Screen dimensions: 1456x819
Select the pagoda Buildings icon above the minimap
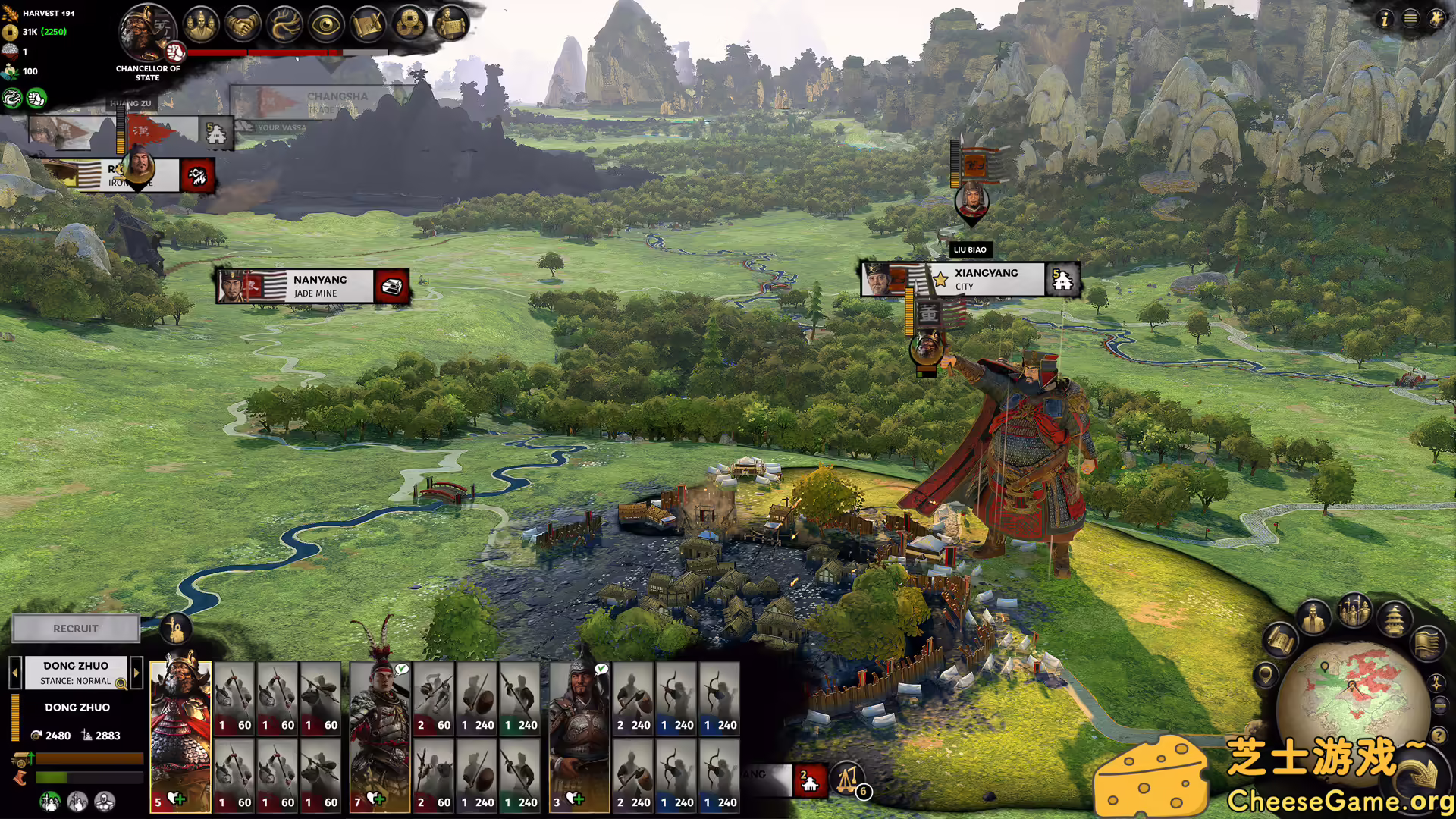pyautogui.click(x=1394, y=620)
